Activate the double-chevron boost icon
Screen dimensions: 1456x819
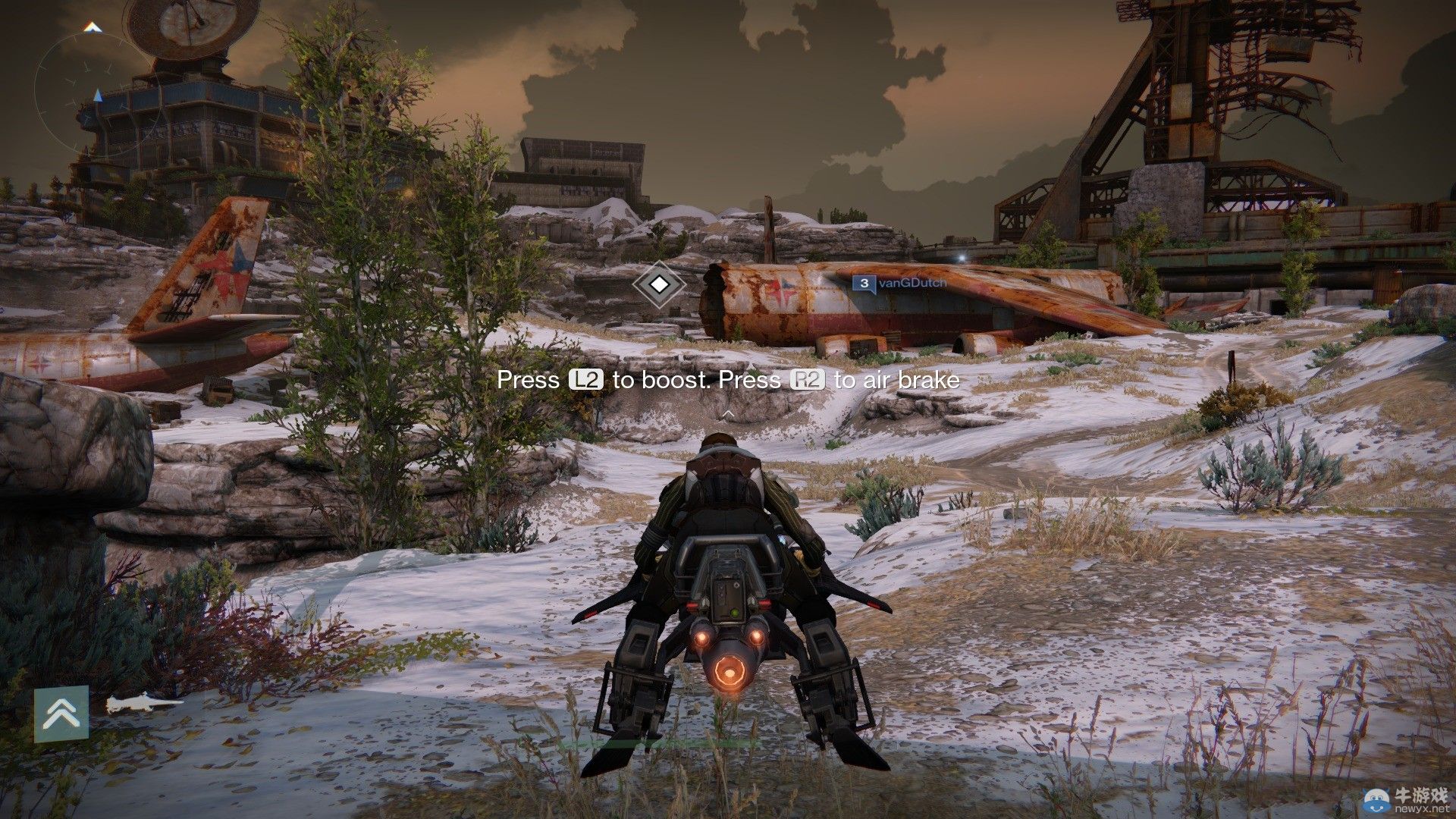pos(61,714)
